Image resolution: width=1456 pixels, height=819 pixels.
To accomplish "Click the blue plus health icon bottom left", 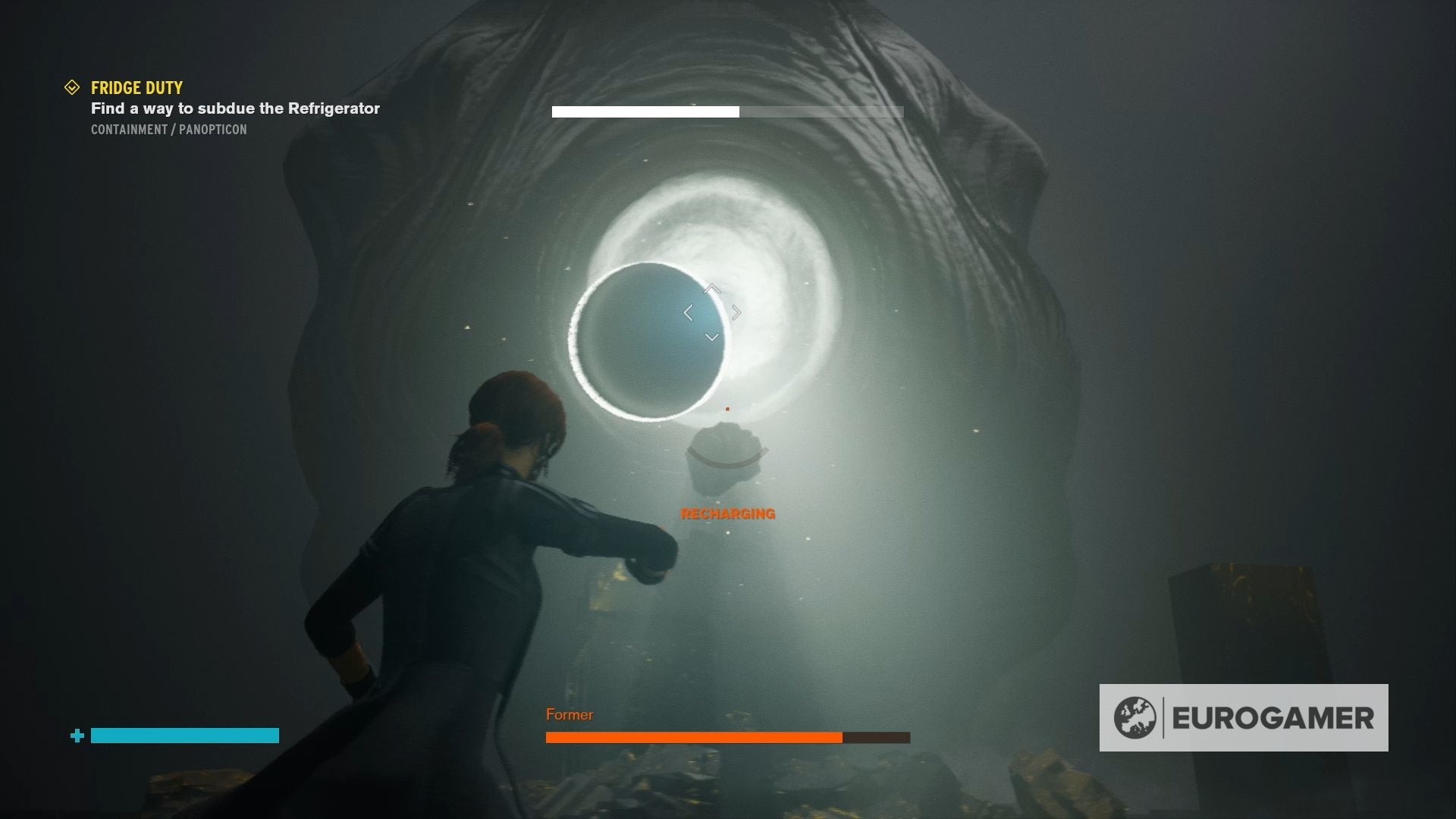I will click(77, 735).
